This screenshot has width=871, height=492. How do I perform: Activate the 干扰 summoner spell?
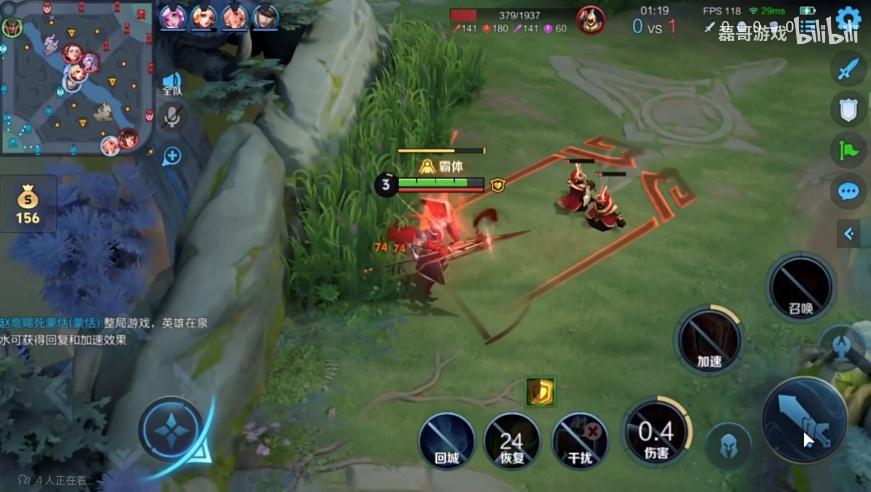tap(580, 440)
